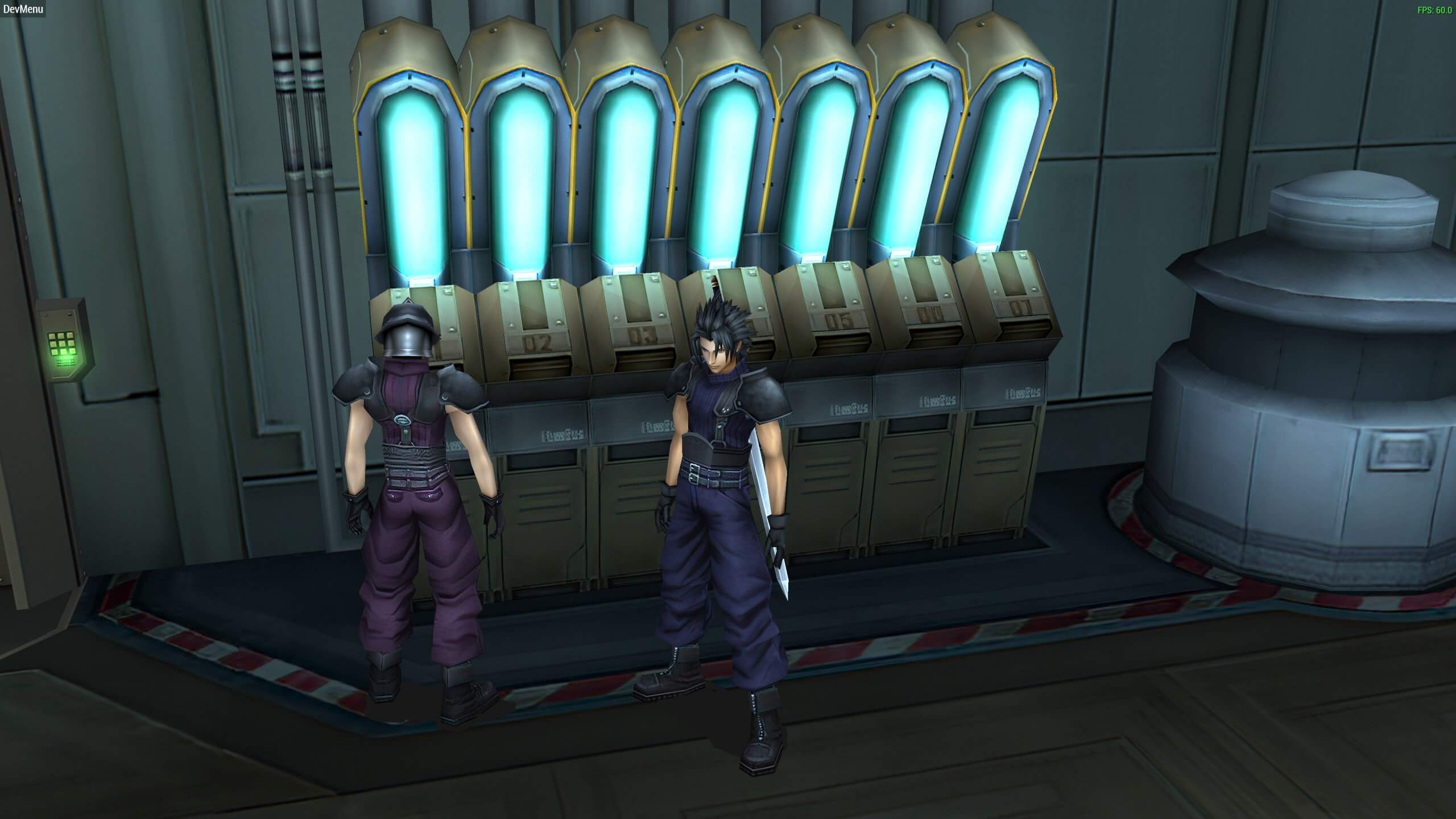Open the DevMenu overlay button
The width and height of the screenshot is (1456, 819).
coord(23,9)
